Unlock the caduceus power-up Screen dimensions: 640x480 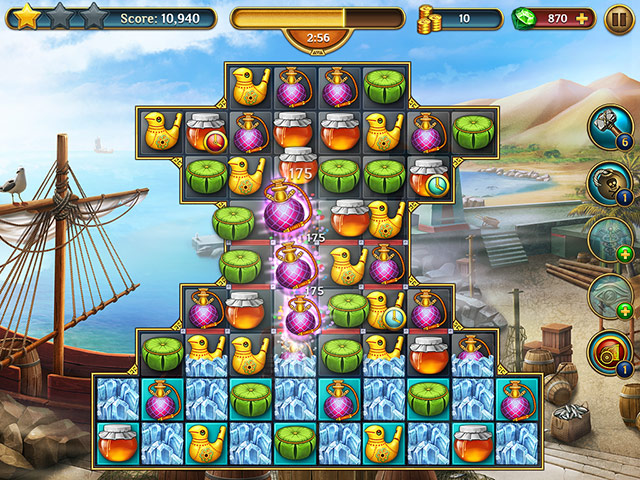coord(609,240)
